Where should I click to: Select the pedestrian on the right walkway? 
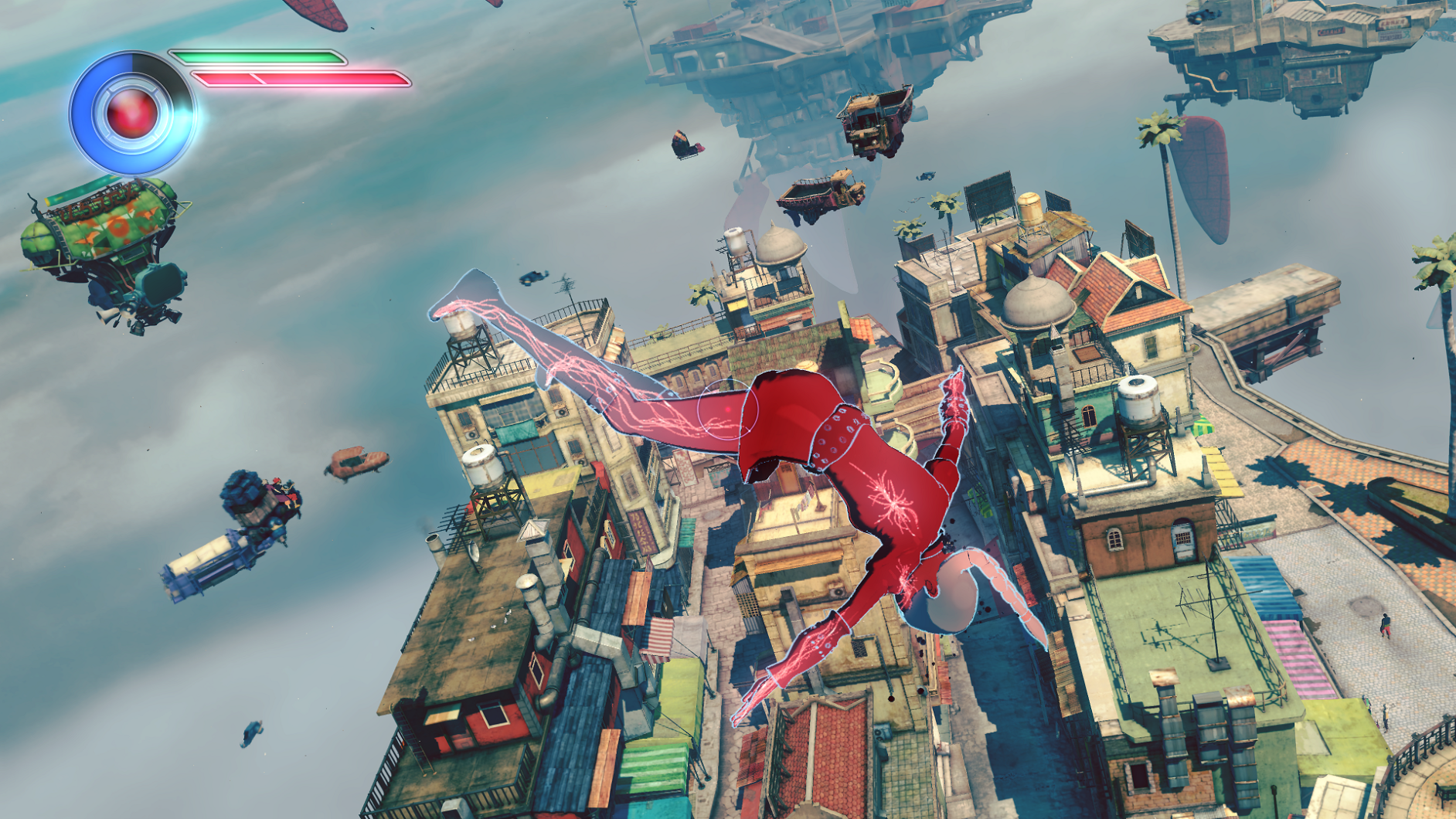click(x=1386, y=626)
